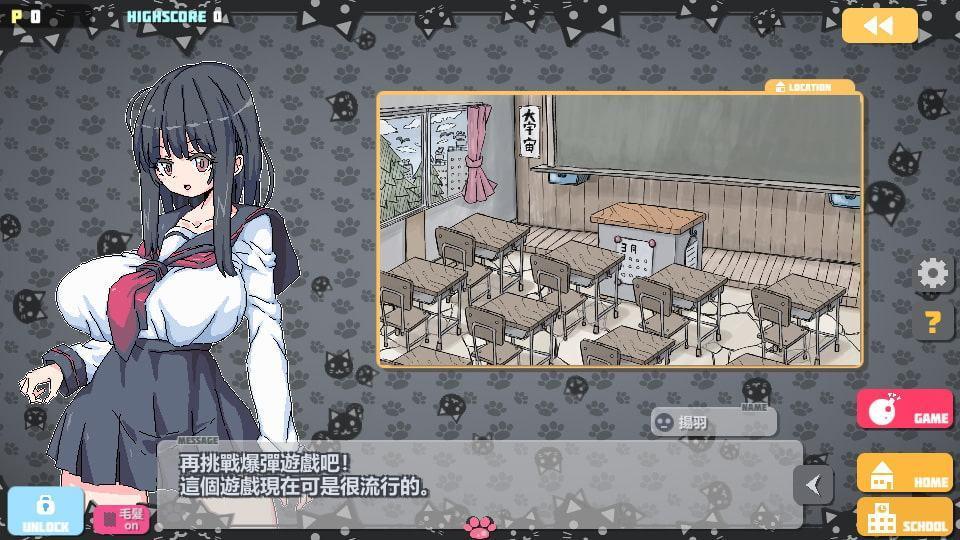
Task: Open the UNLOCK menu
Action: (x=45, y=511)
